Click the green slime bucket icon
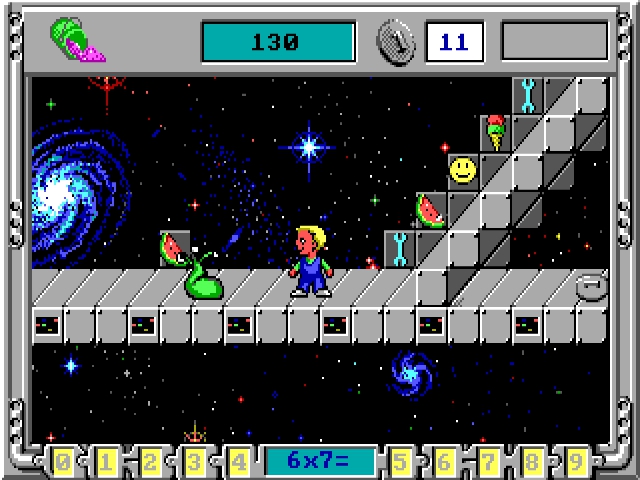 point(74,42)
